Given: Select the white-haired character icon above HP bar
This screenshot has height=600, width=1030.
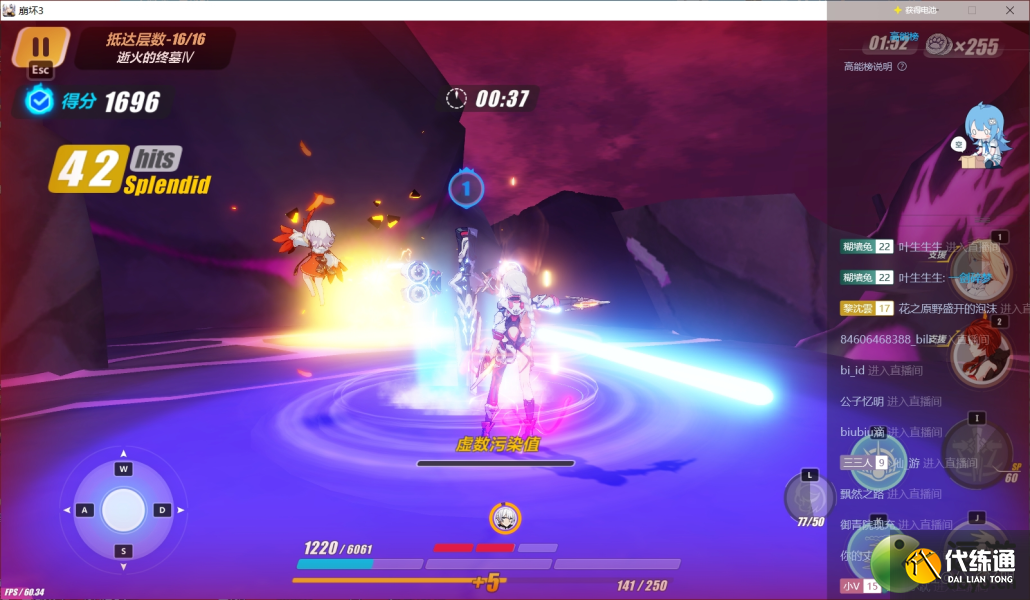Looking at the screenshot, I should (x=505, y=517).
